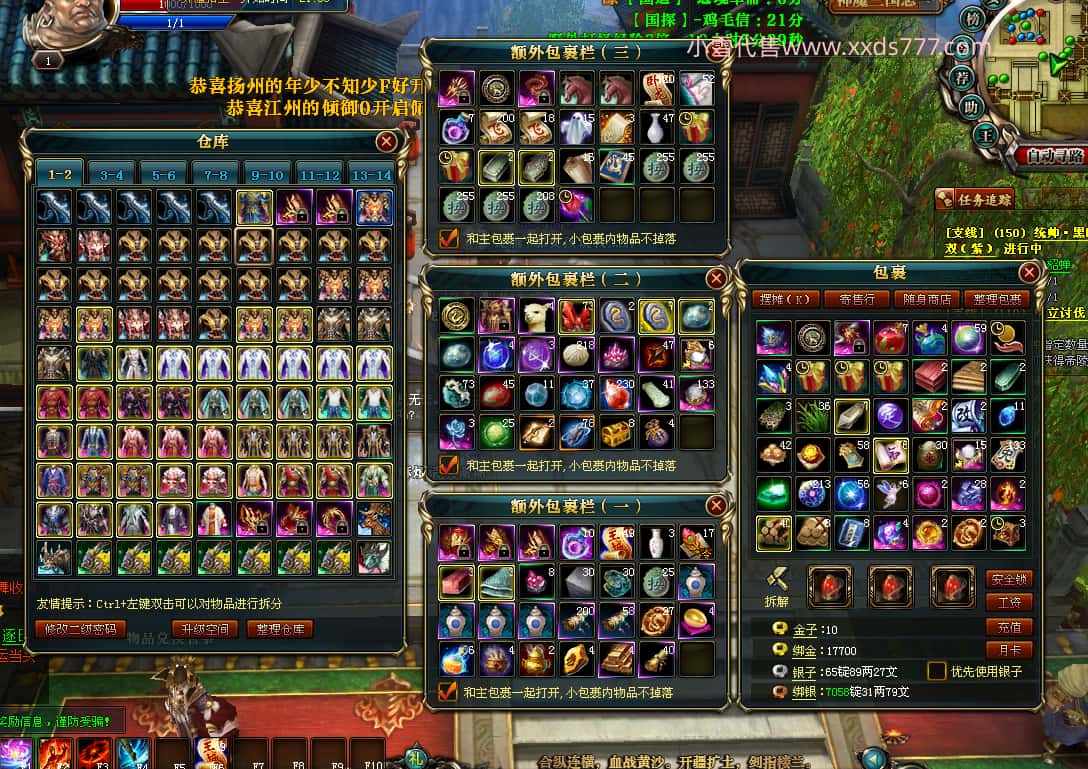Switch to warehouse tab 3-4
This screenshot has height=769, width=1088.
pos(112,174)
